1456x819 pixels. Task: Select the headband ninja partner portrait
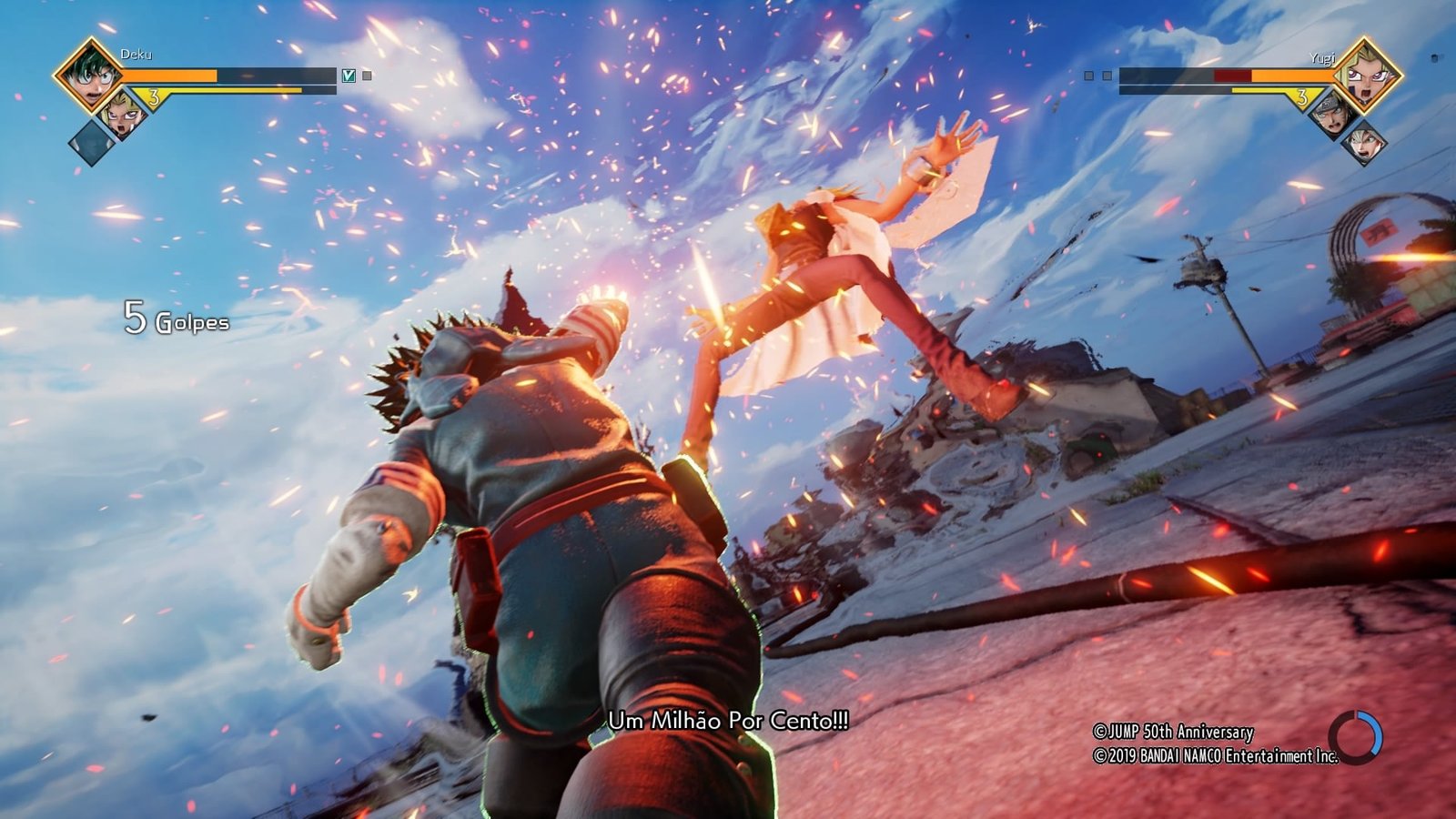(1330, 114)
